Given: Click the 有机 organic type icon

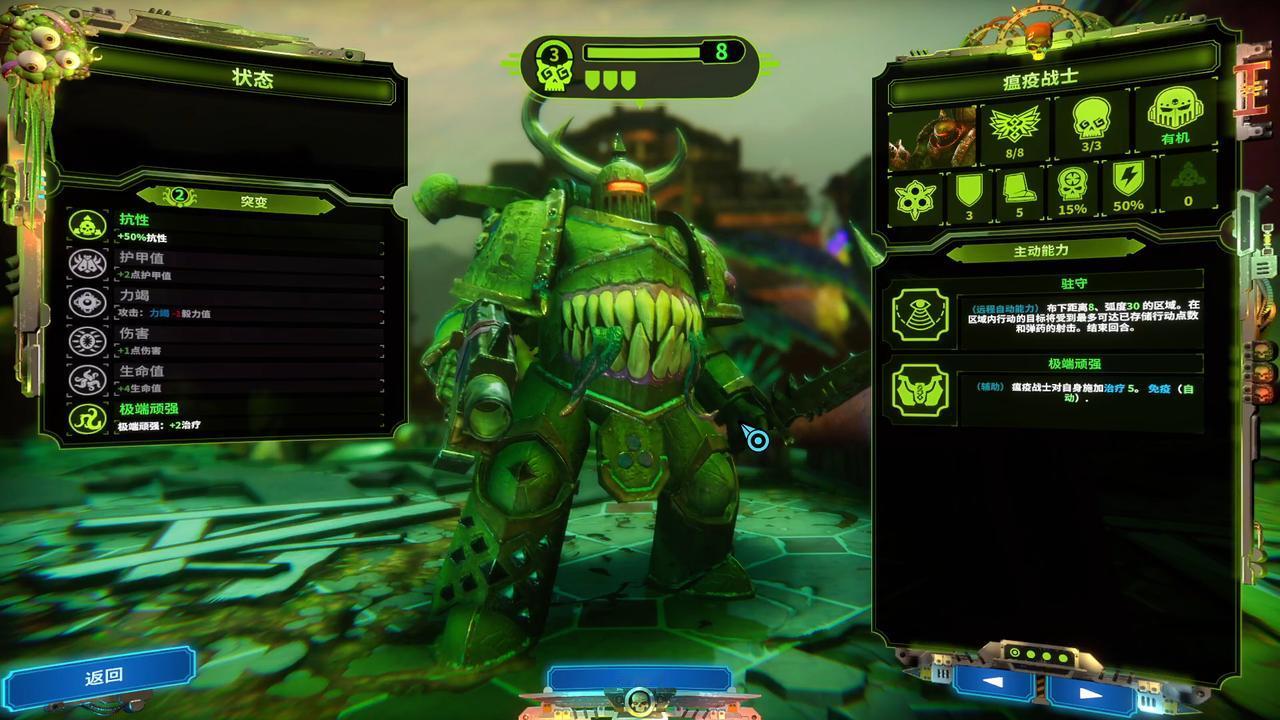Looking at the screenshot, I should point(1174,120).
